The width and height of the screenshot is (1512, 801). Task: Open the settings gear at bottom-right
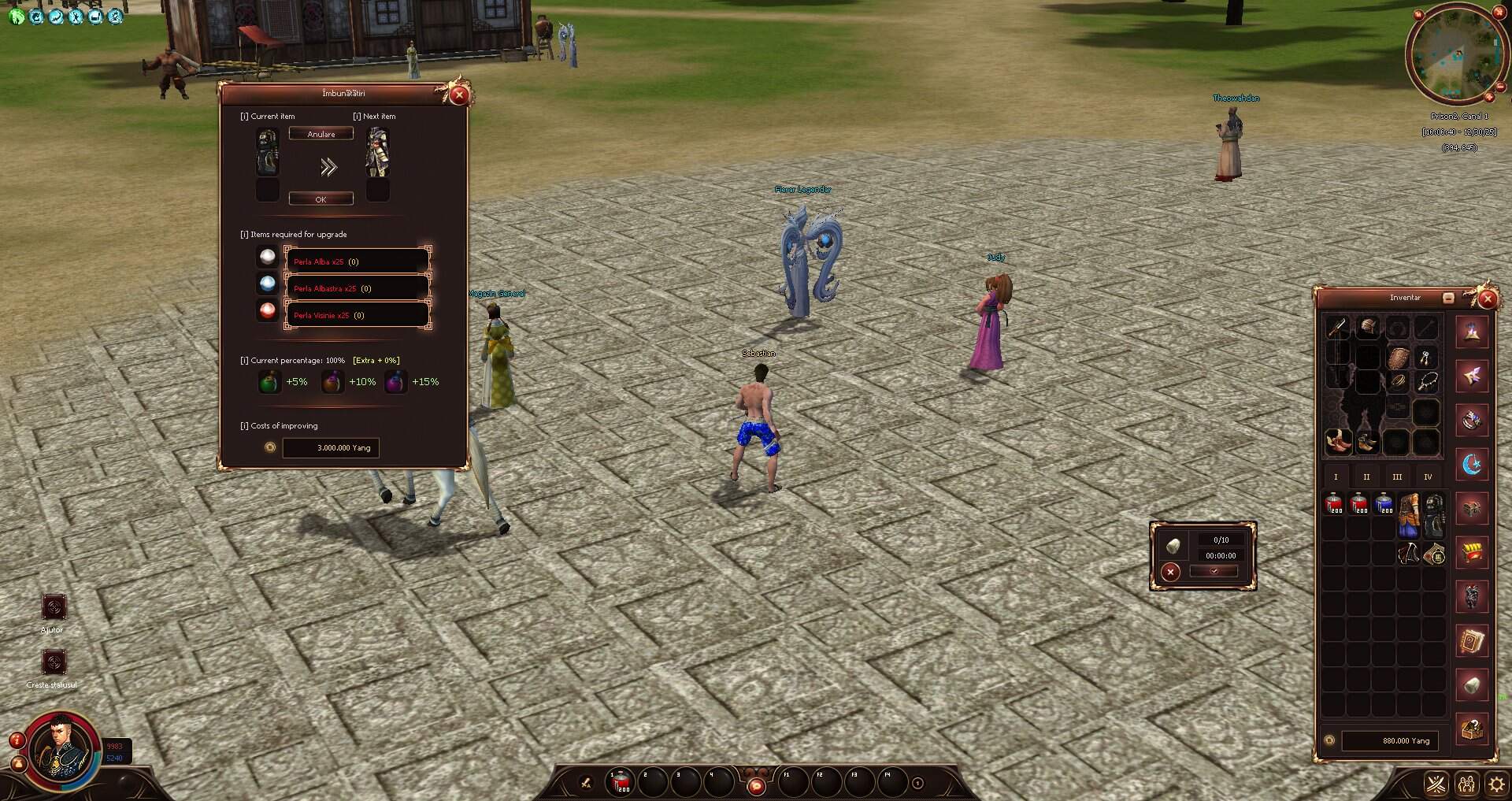(1495, 784)
